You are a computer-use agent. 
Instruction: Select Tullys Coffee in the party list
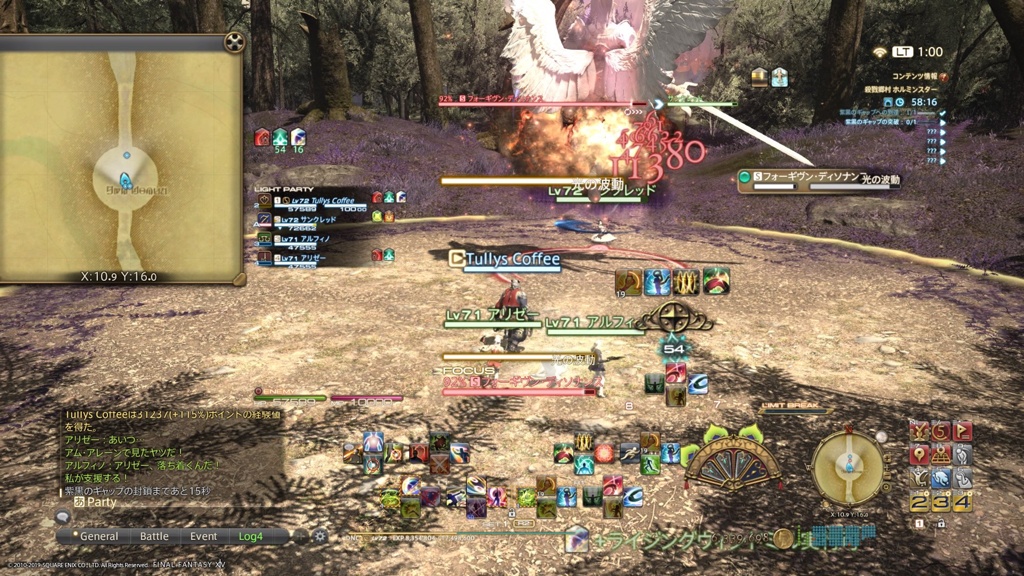pos(320,202)
